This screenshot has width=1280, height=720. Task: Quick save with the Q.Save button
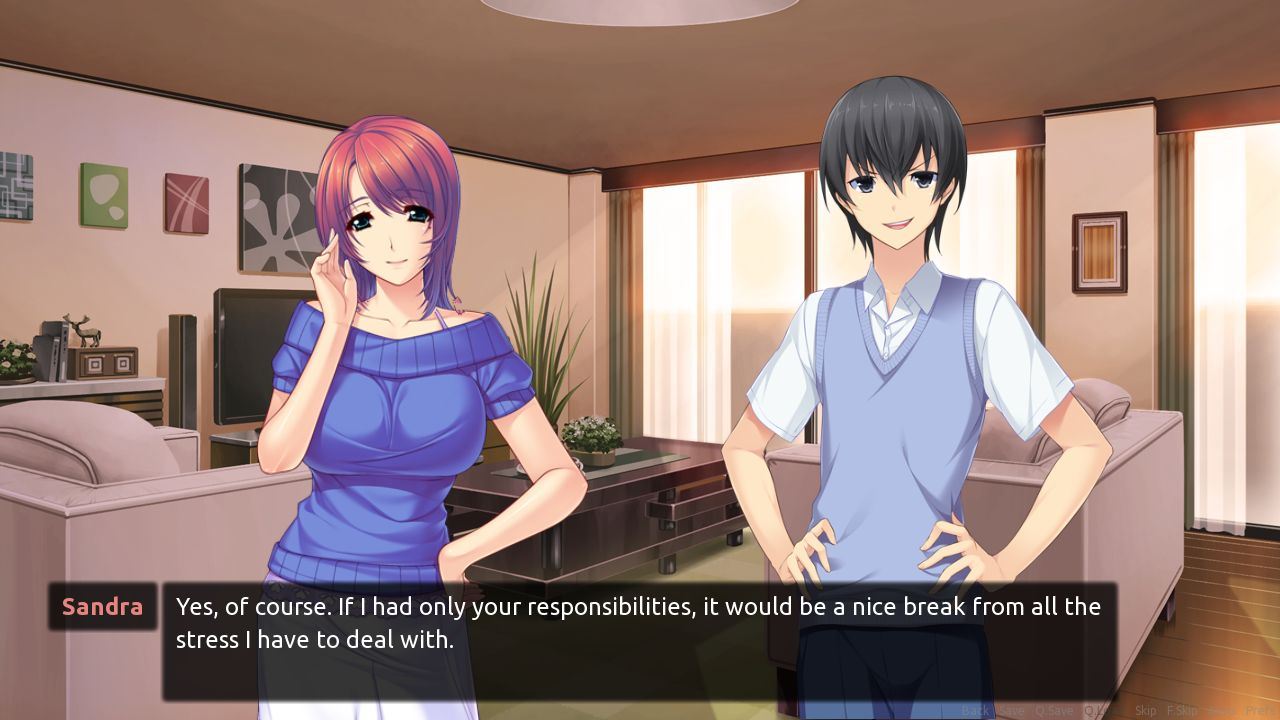point(1055,711)
